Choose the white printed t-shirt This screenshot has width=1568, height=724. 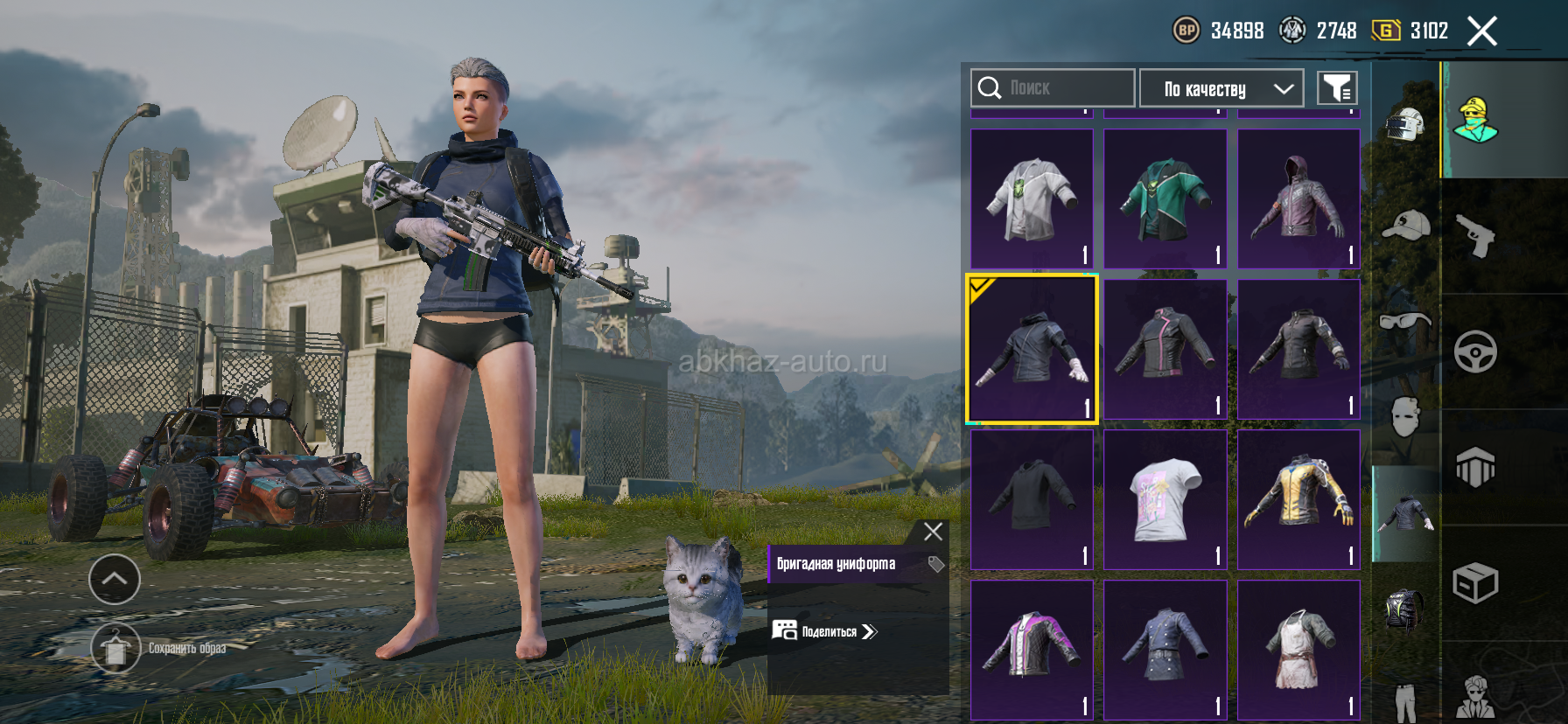click(1165, 499)
